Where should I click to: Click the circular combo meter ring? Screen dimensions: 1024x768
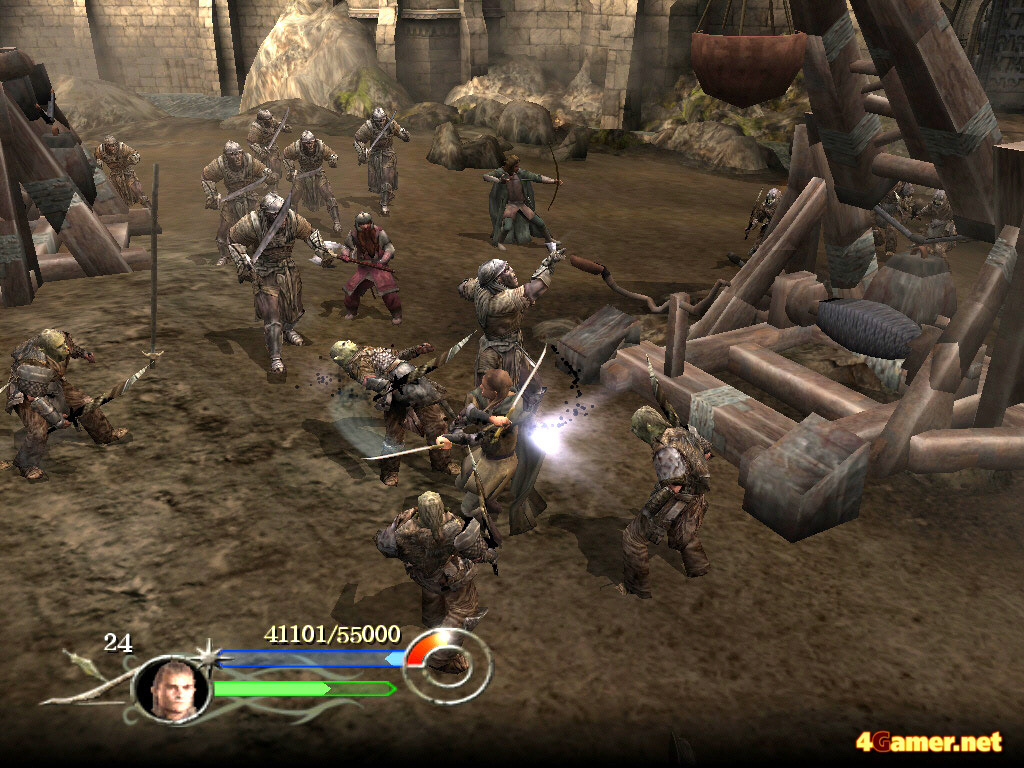[x=449, y=665]
